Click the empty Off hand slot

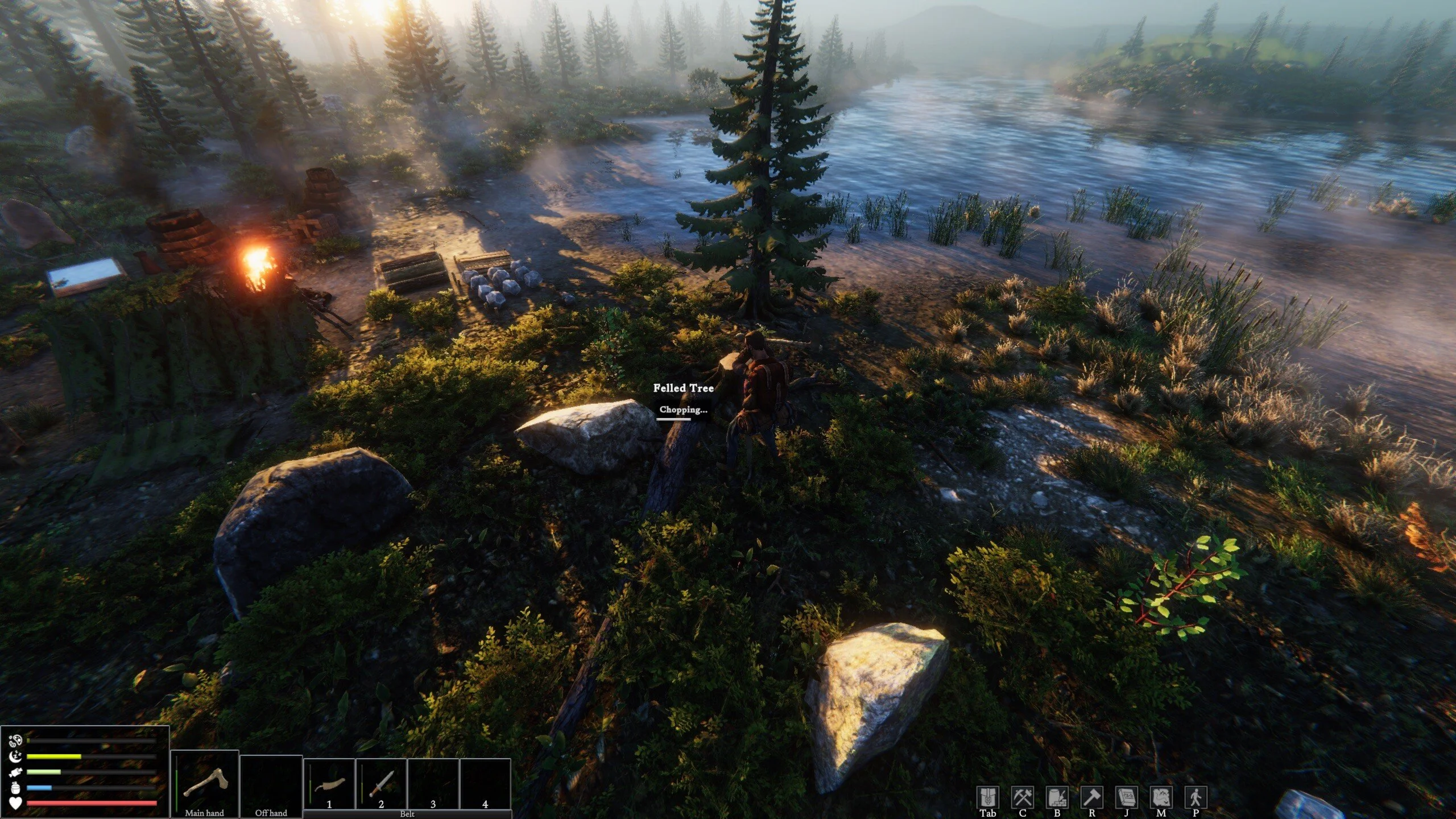[x=271, y=783]
